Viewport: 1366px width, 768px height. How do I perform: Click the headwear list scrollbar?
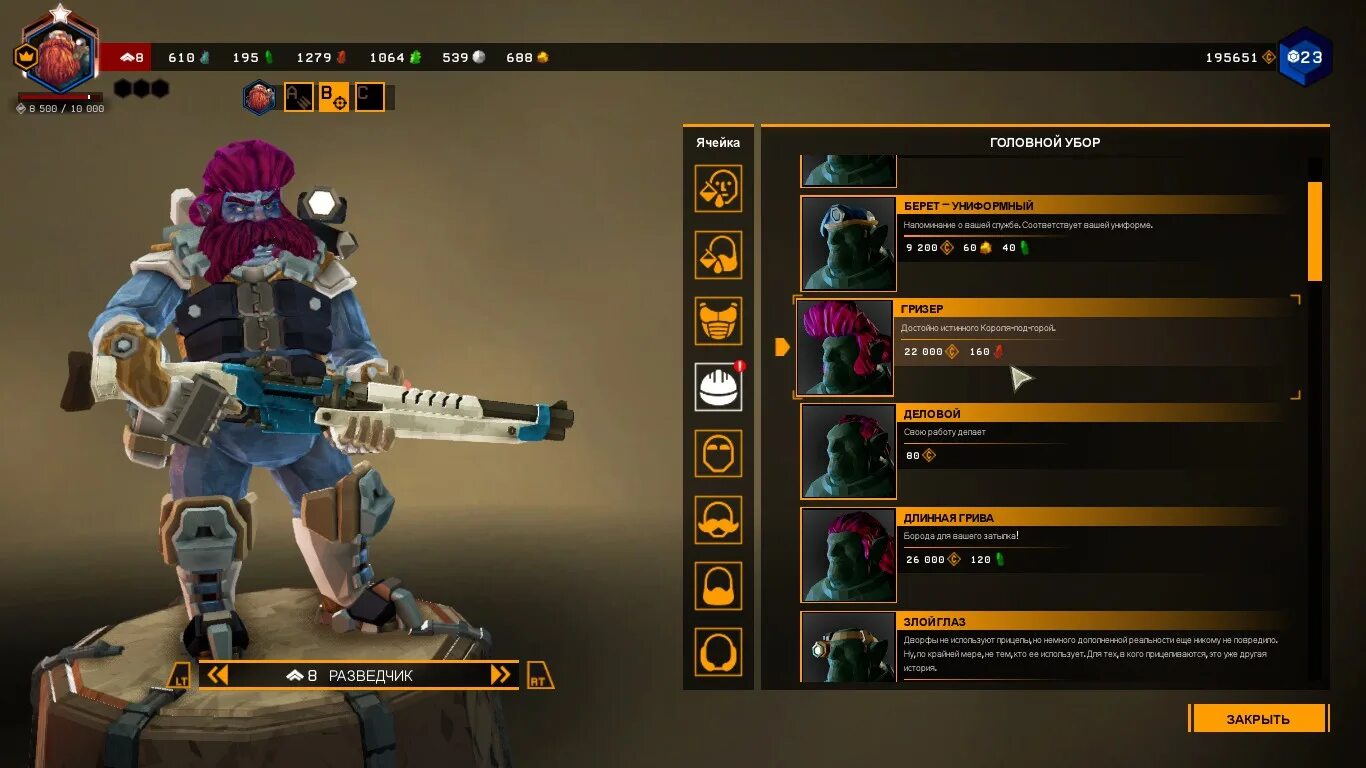click(x=1315, y=231)
